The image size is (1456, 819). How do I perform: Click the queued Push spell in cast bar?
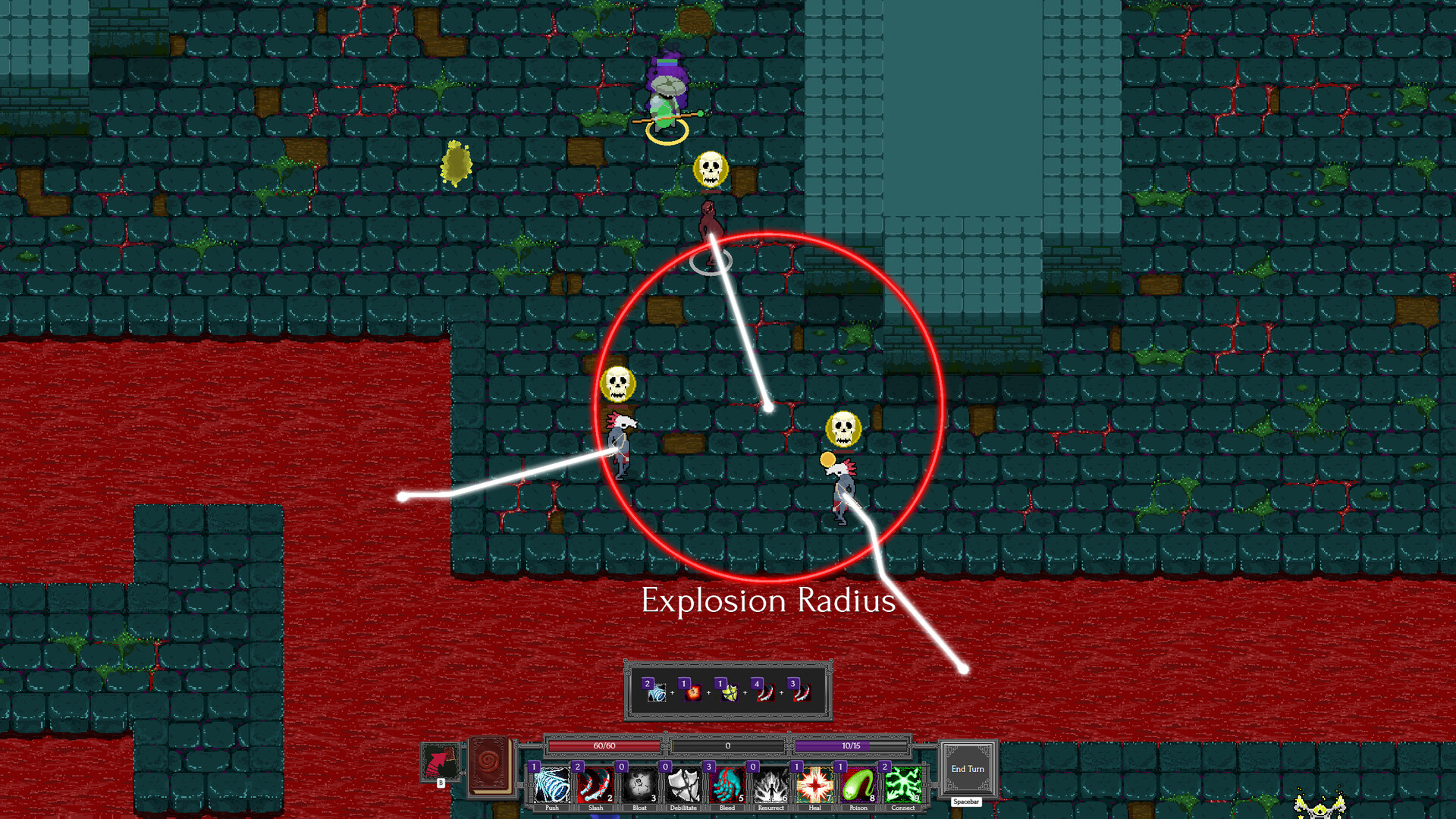[x=656, y=692]
